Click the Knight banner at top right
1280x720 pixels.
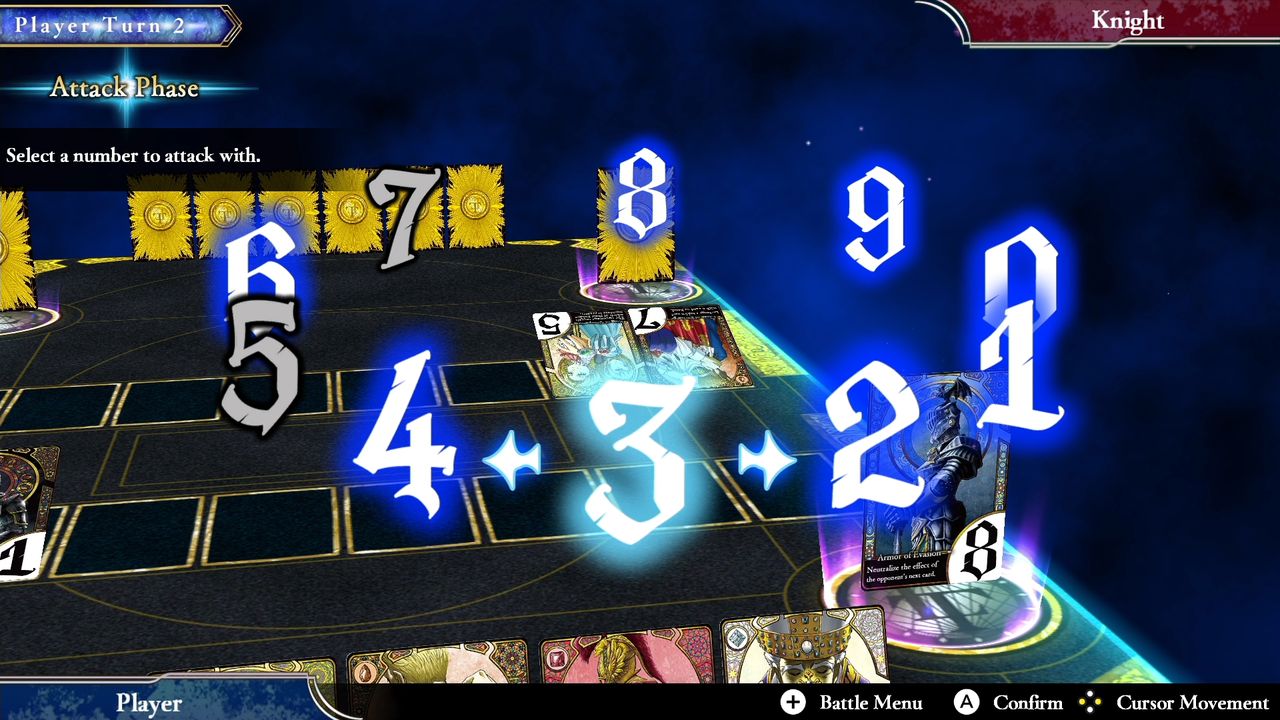1130,20
